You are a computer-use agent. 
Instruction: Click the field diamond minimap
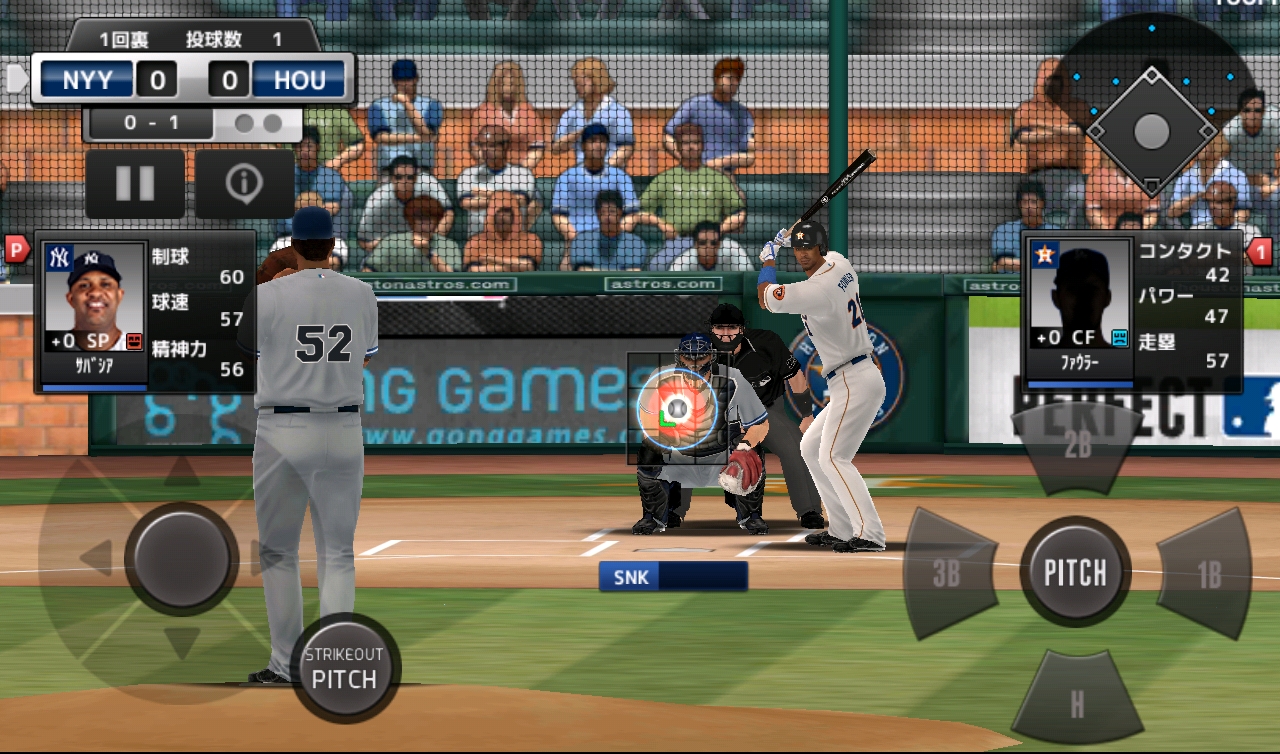point(1151,130)
